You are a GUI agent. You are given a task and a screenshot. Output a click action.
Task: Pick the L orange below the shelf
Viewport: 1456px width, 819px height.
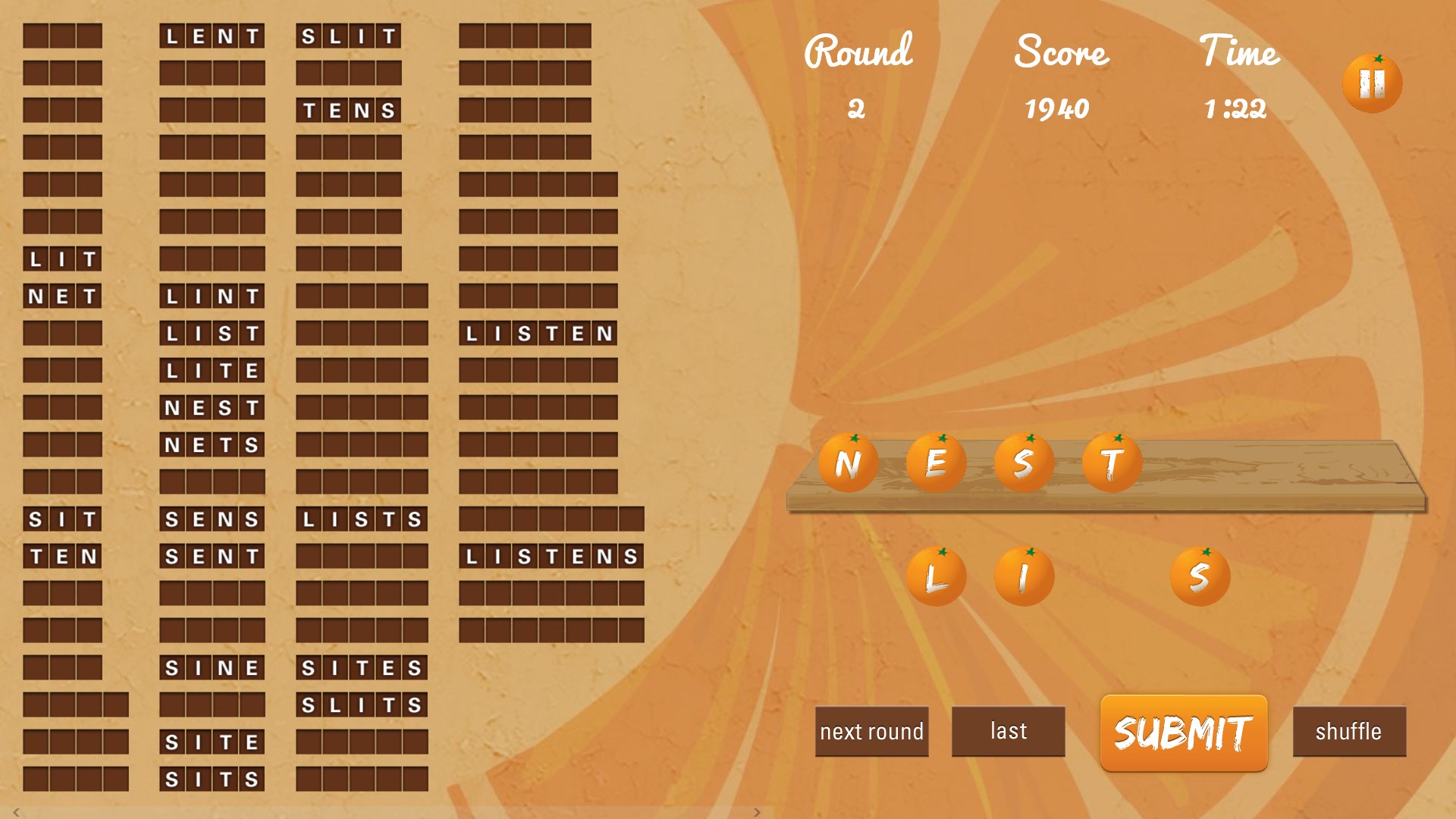936,577
